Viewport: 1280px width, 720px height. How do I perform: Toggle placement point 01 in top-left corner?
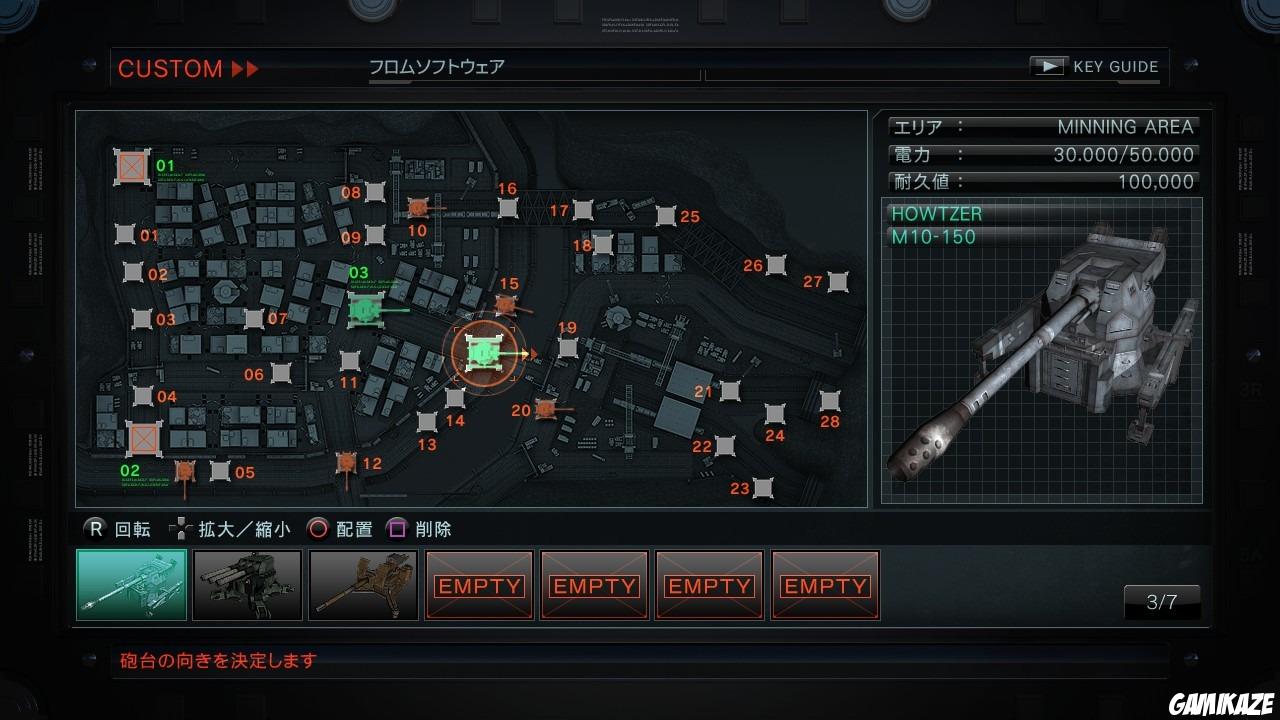click(131, 168)
